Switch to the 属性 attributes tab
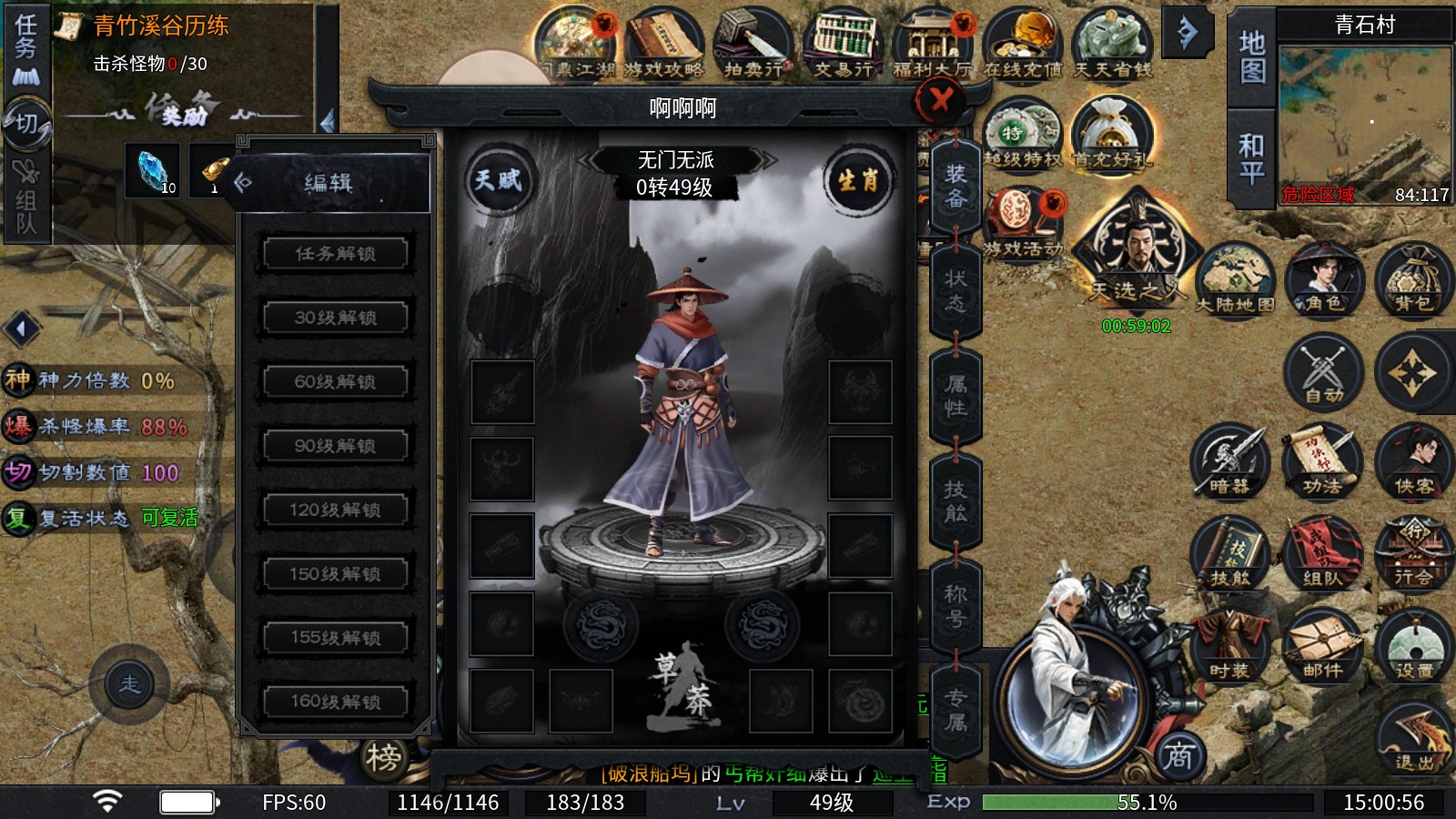 (x=955, y=396)
